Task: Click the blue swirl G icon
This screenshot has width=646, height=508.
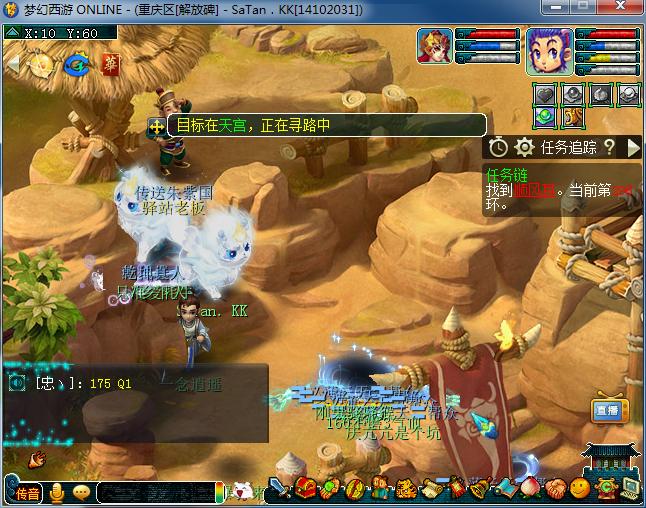Action: click(x=76, y=65)
